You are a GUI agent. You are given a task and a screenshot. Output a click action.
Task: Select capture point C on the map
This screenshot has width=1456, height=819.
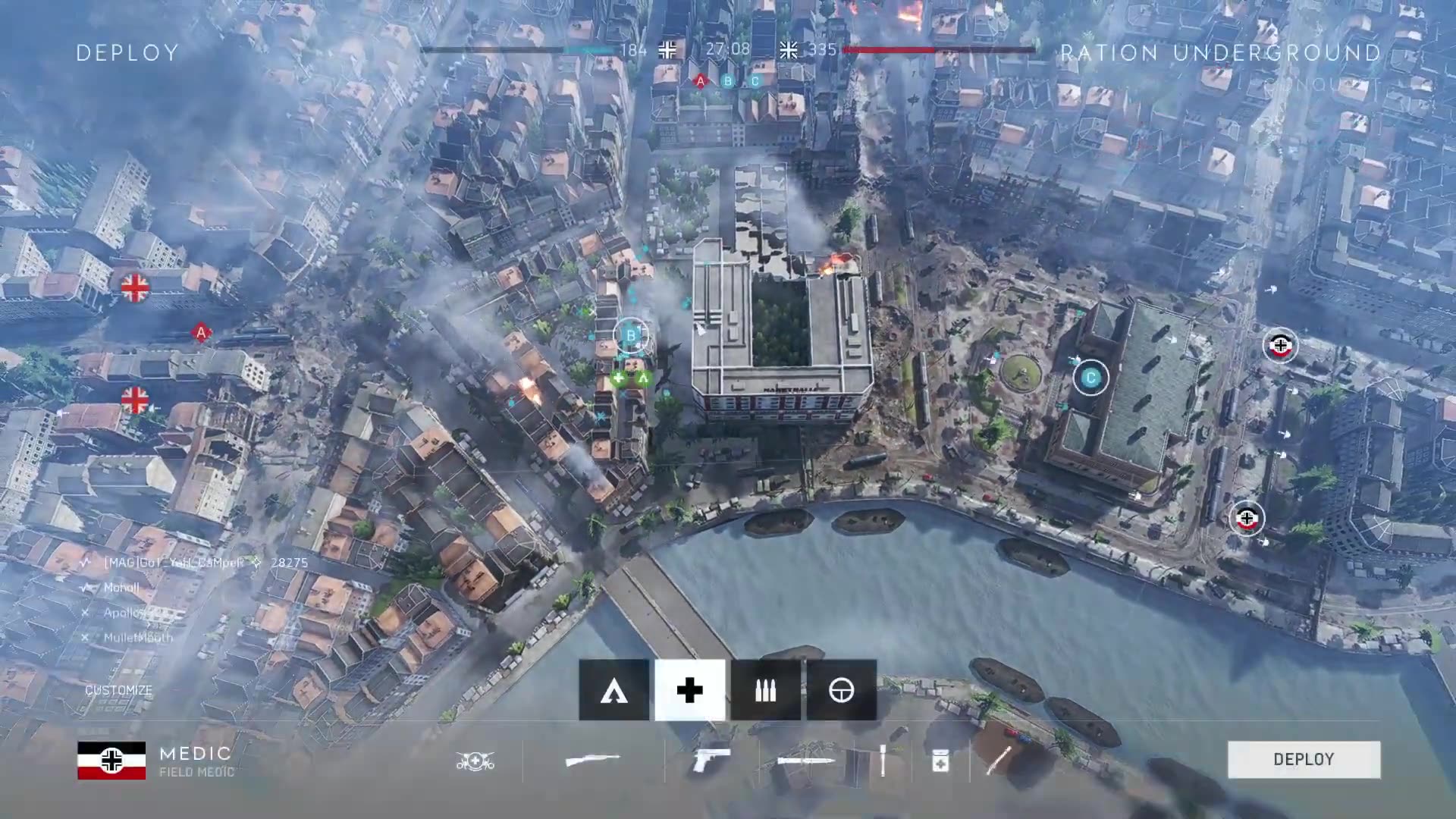pos(1090,378)
